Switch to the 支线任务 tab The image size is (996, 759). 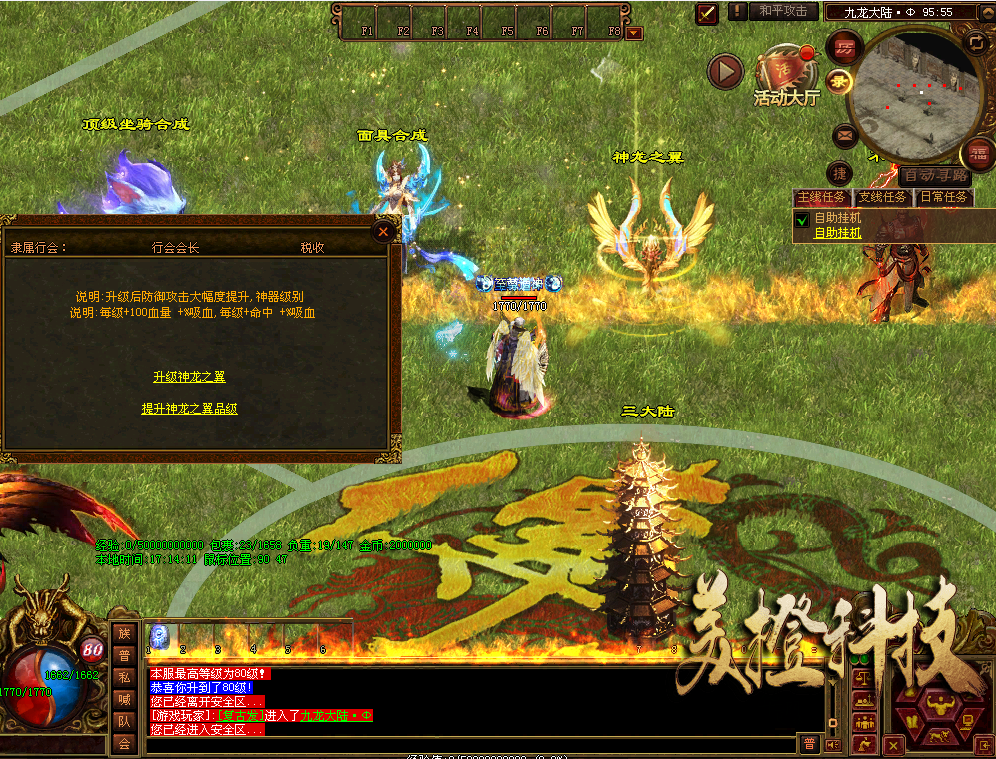click(882, 197)
